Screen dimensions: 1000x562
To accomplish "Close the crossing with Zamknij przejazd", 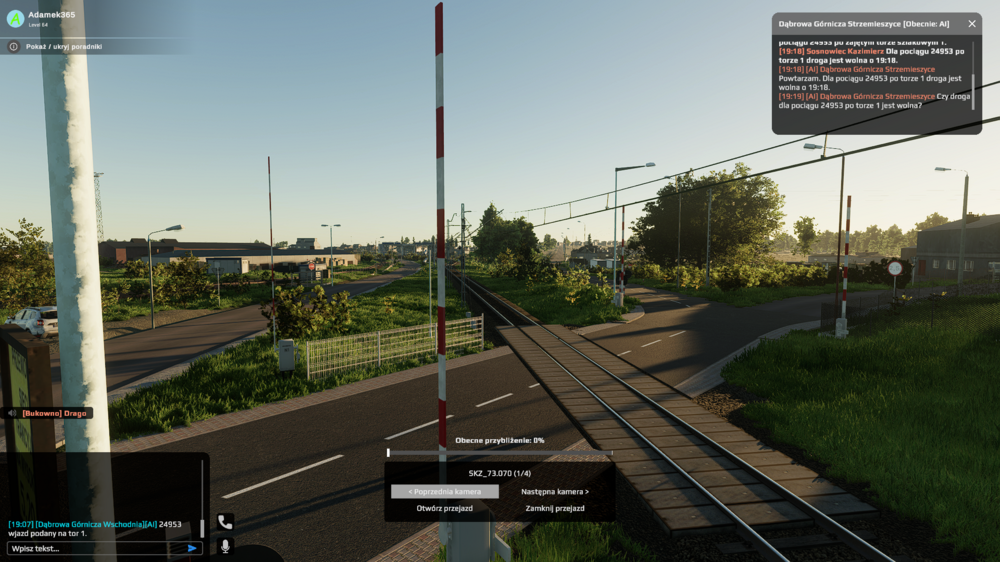I will 555,508.
